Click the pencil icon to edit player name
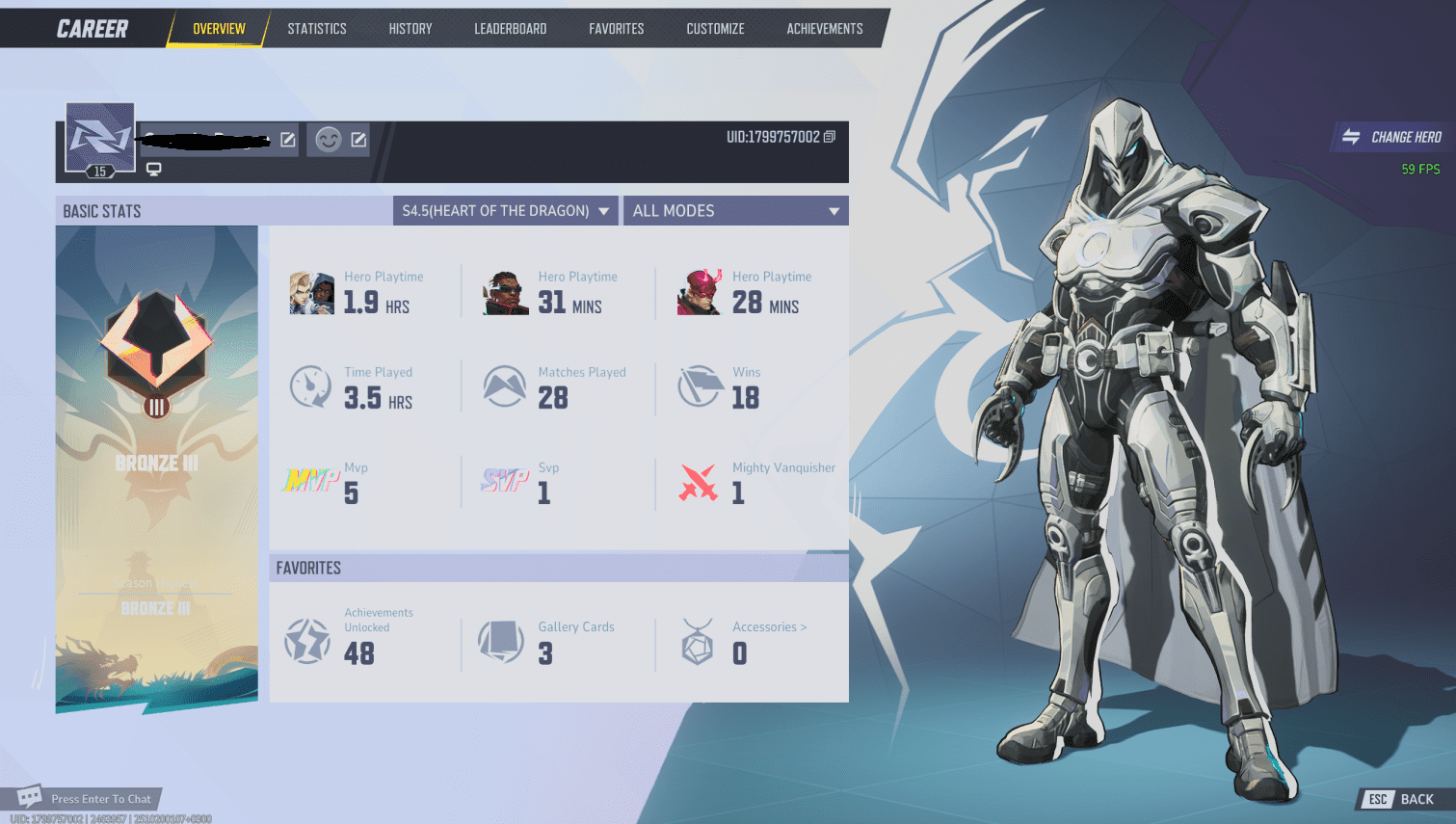 pyautogui.click(x=286, y=139)
